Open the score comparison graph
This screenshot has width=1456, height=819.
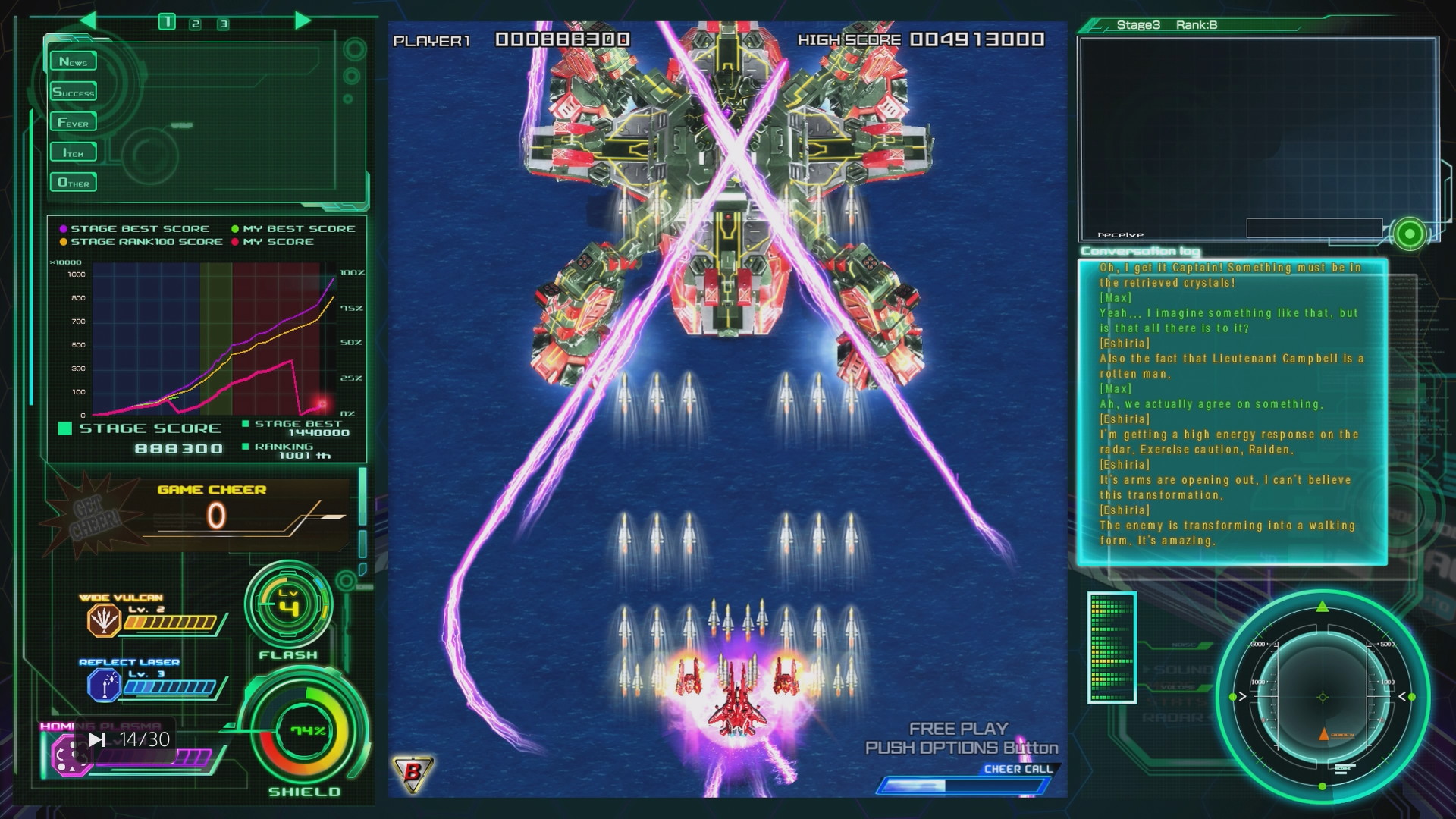(206, 340)
